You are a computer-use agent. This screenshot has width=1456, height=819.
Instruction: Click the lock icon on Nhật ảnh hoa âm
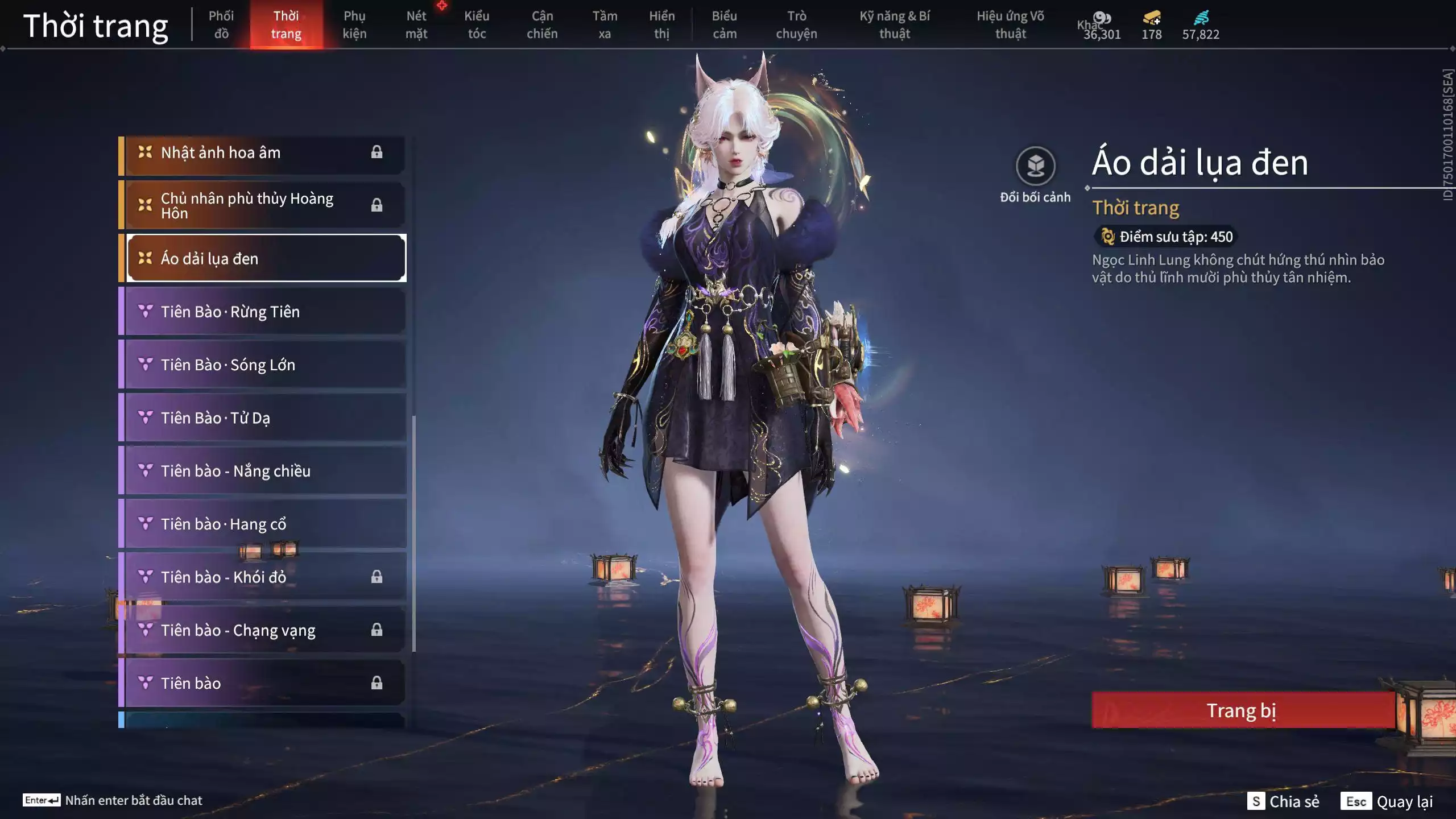377,152
